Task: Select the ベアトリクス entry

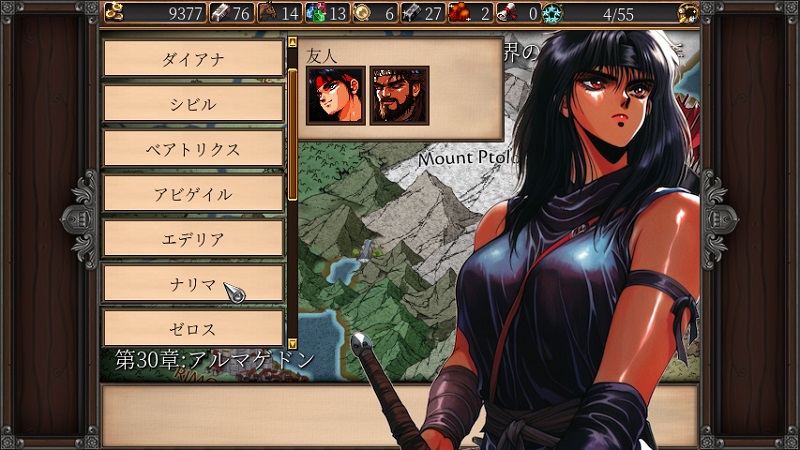Action: coord(193,148)
